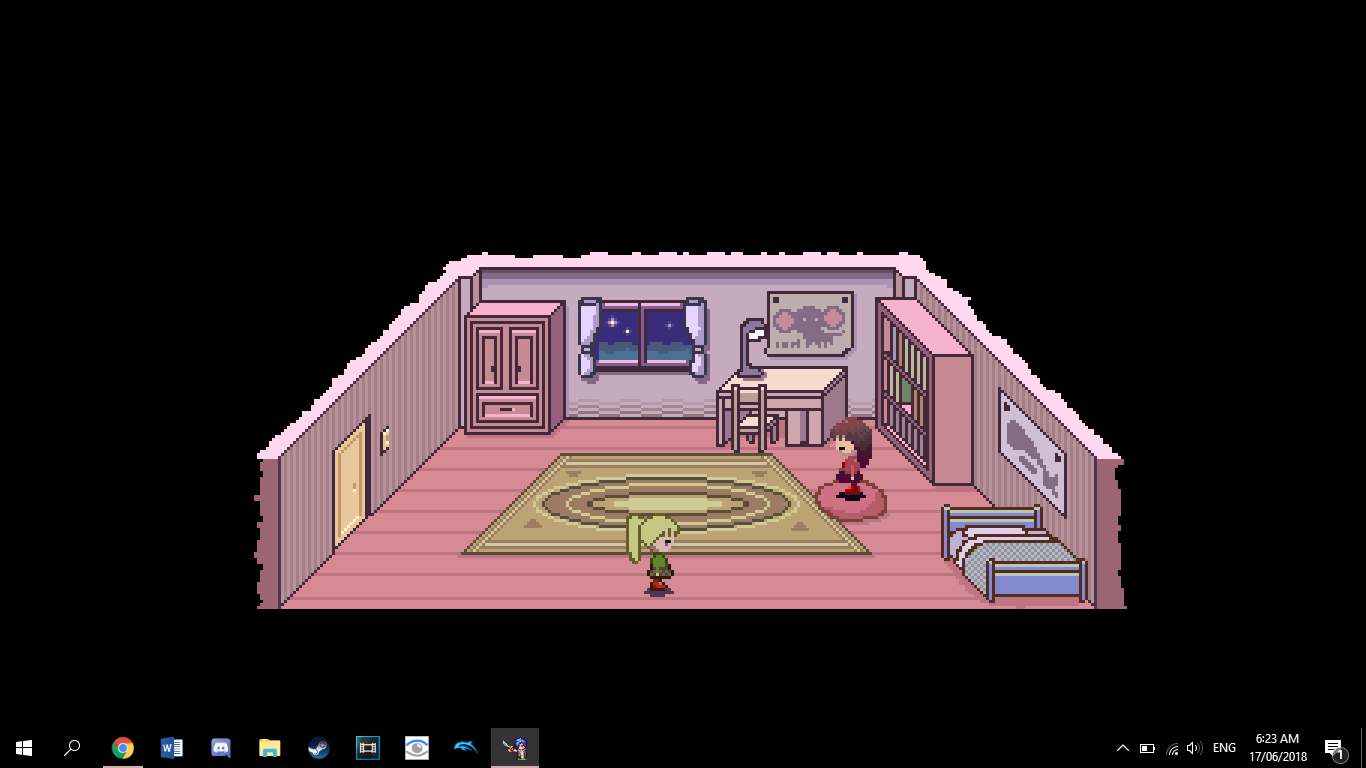1366x768 pixels.
Task: Open the Movies & TV app icon
Action: tap(367, 747)
